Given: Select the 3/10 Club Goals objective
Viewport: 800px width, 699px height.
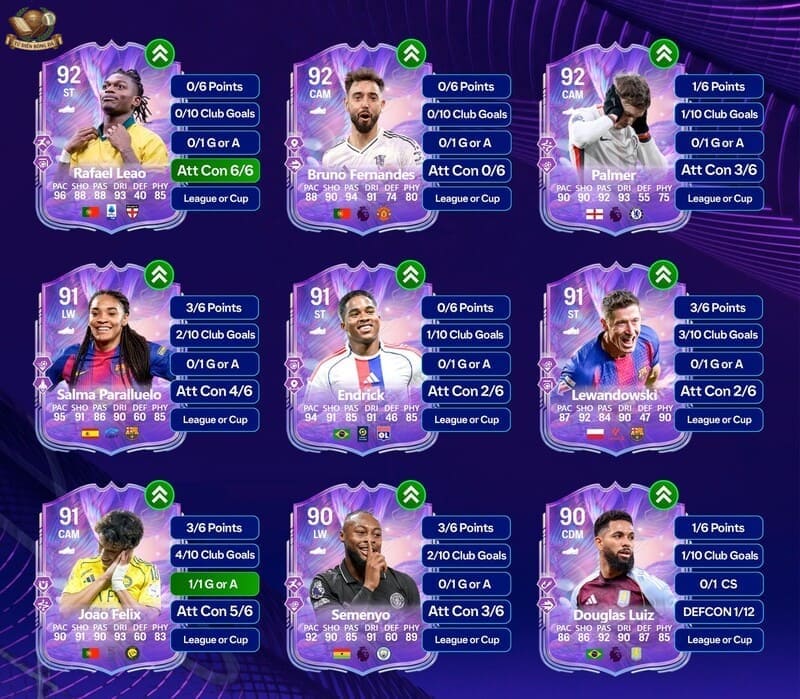Looking at the screenshot, I should point(718,335).
